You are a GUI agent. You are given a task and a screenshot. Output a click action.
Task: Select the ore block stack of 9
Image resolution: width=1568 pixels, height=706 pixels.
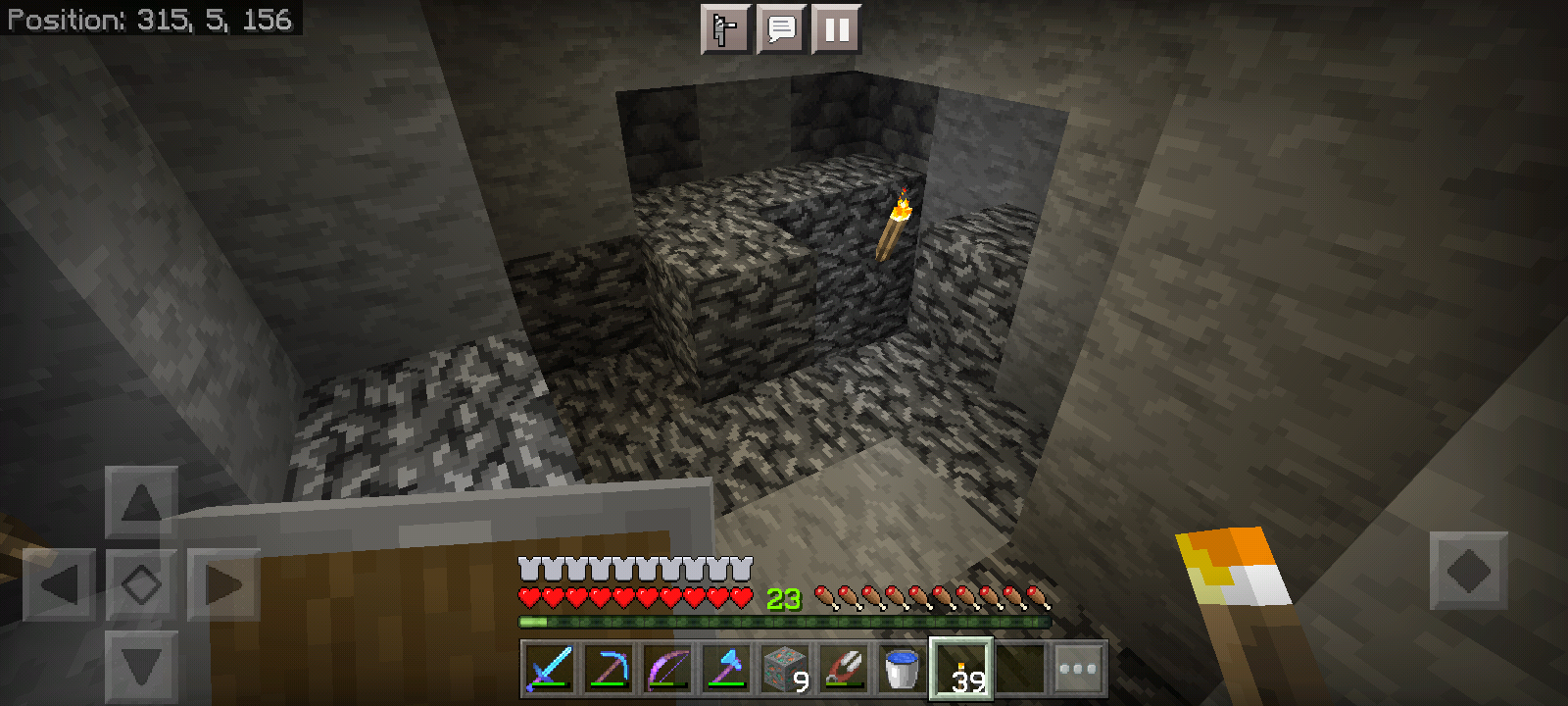[785, 670]
